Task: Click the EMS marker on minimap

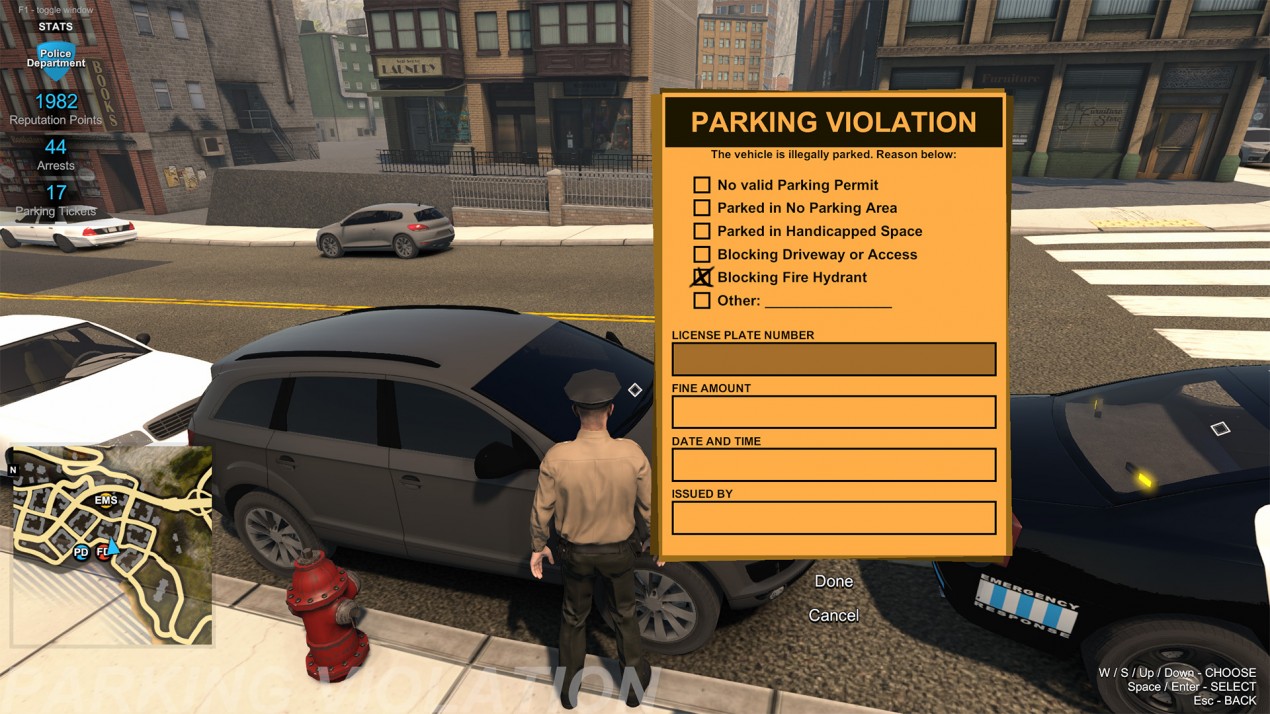Action: coord(106,500)
